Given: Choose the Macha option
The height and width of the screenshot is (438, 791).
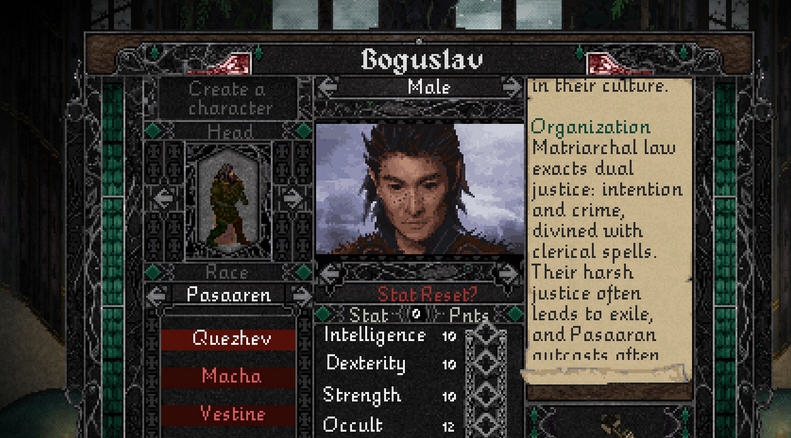Looking at the screenshot, I should coord(229,377).
